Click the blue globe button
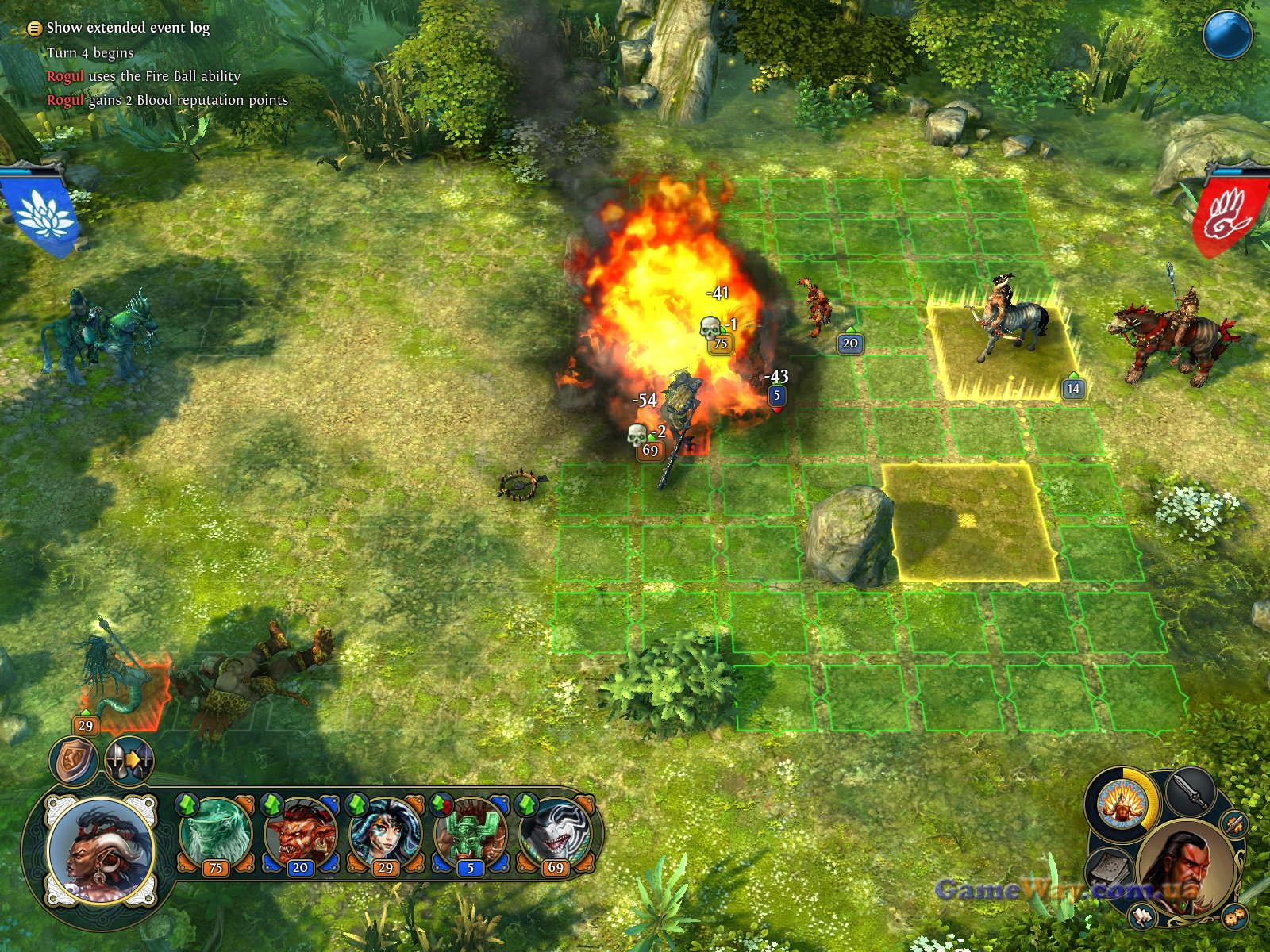Viewport: 1270px width, 952px height. tap(1227, 34)
